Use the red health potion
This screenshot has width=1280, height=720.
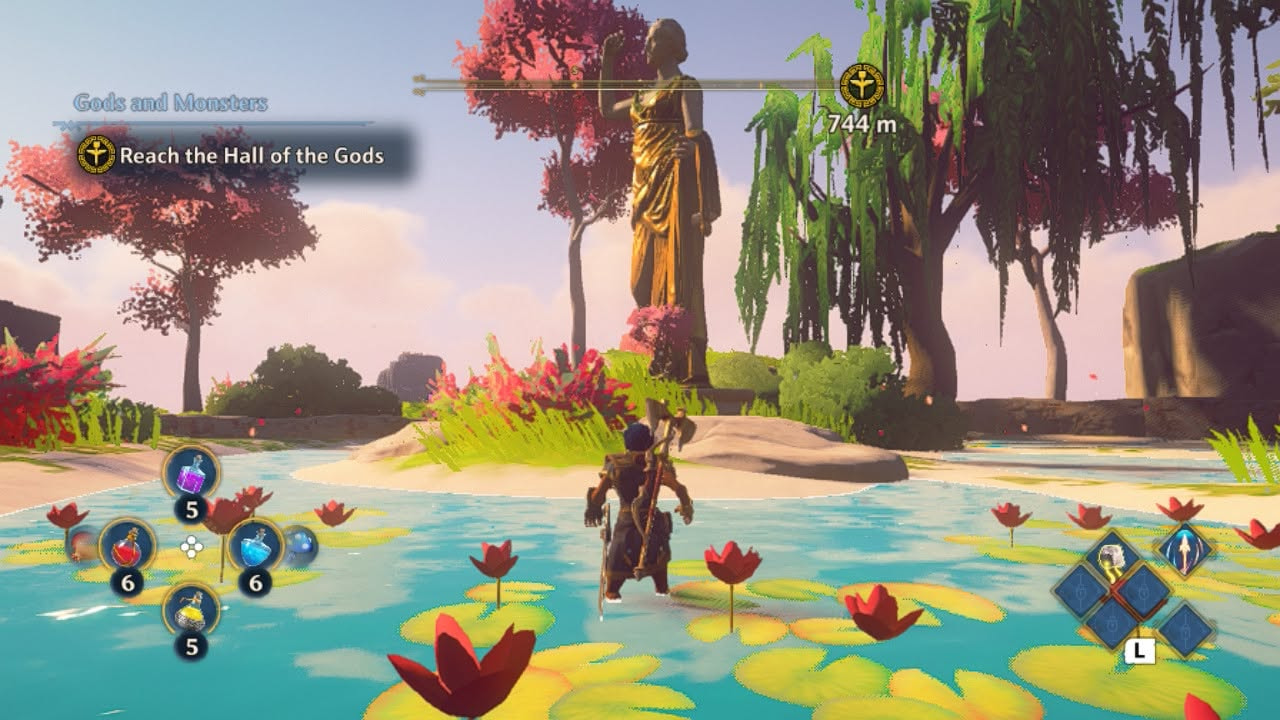tap(127, 546)
